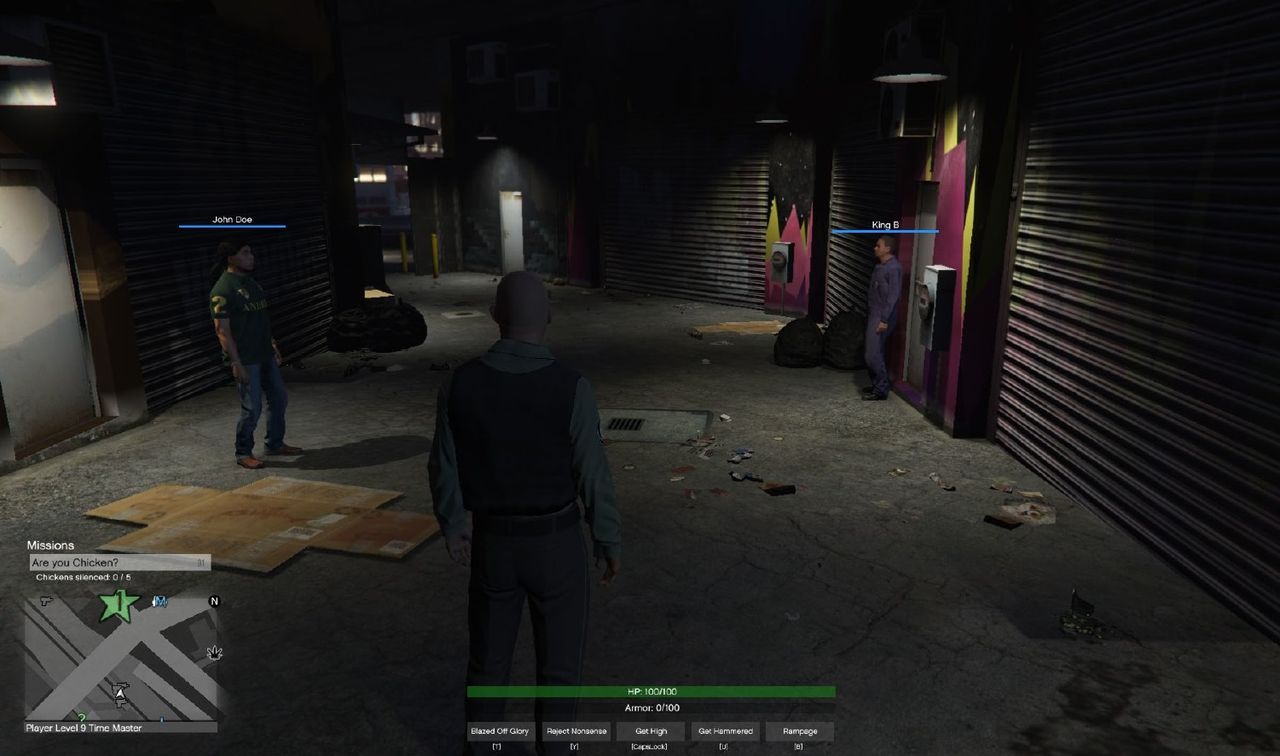This screenshot has width=1280, height=756.
Task: Activate the Get High action
Action: click(x=649, y=731)
